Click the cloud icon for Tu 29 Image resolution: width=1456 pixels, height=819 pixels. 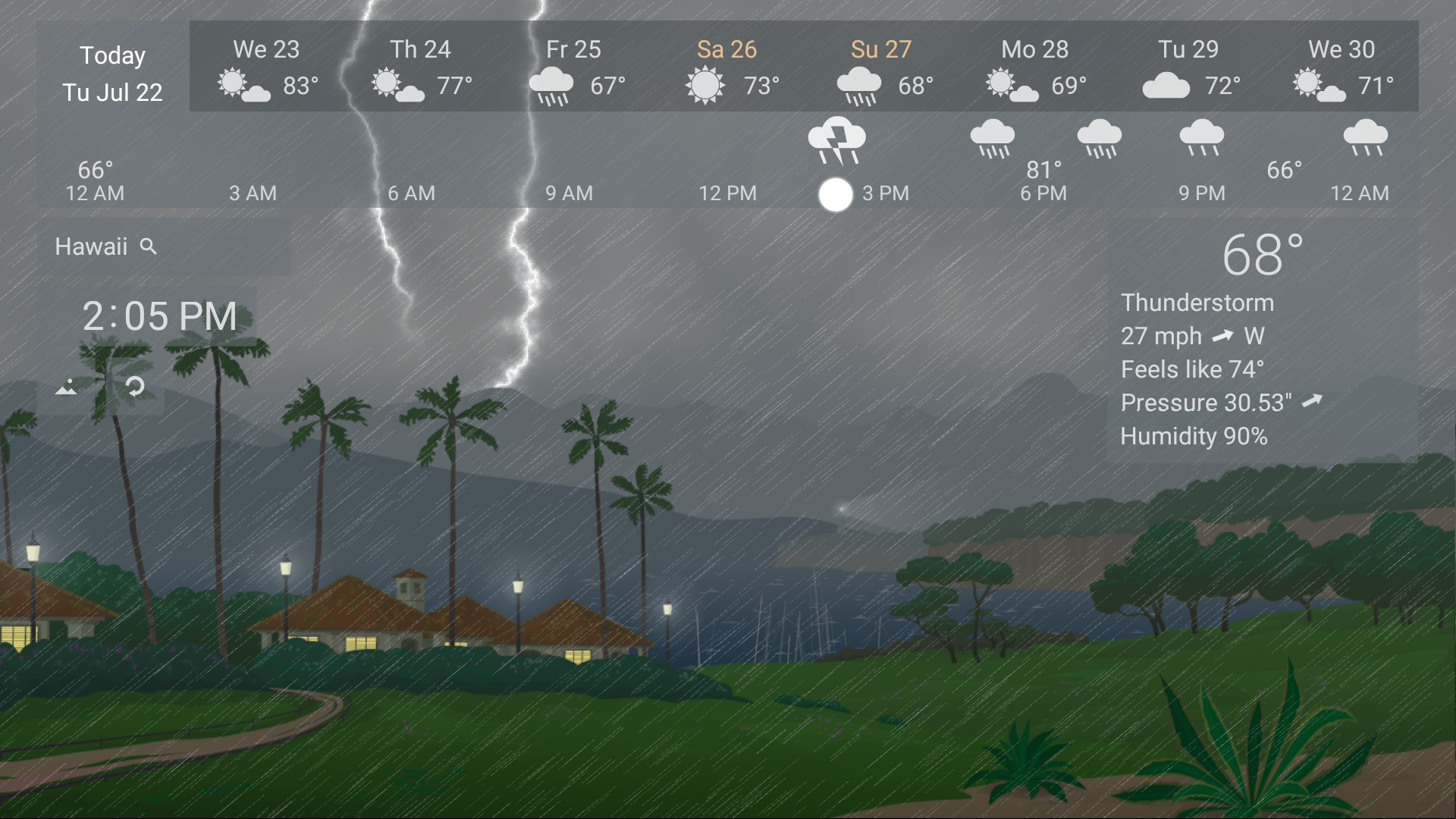pyautogui.click(x=1166, y=83)
